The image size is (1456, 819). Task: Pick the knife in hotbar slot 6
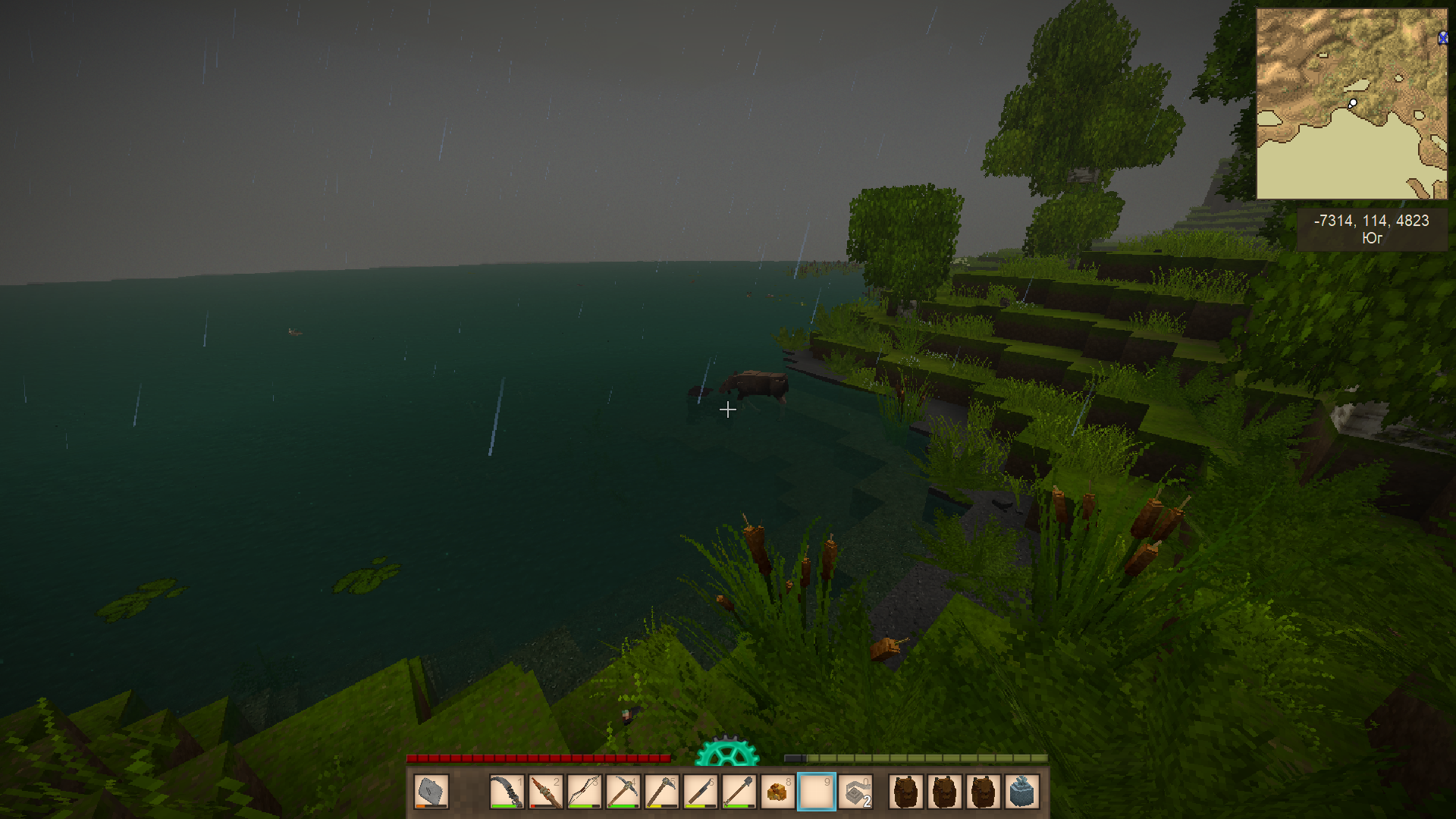tap(700, 792)
